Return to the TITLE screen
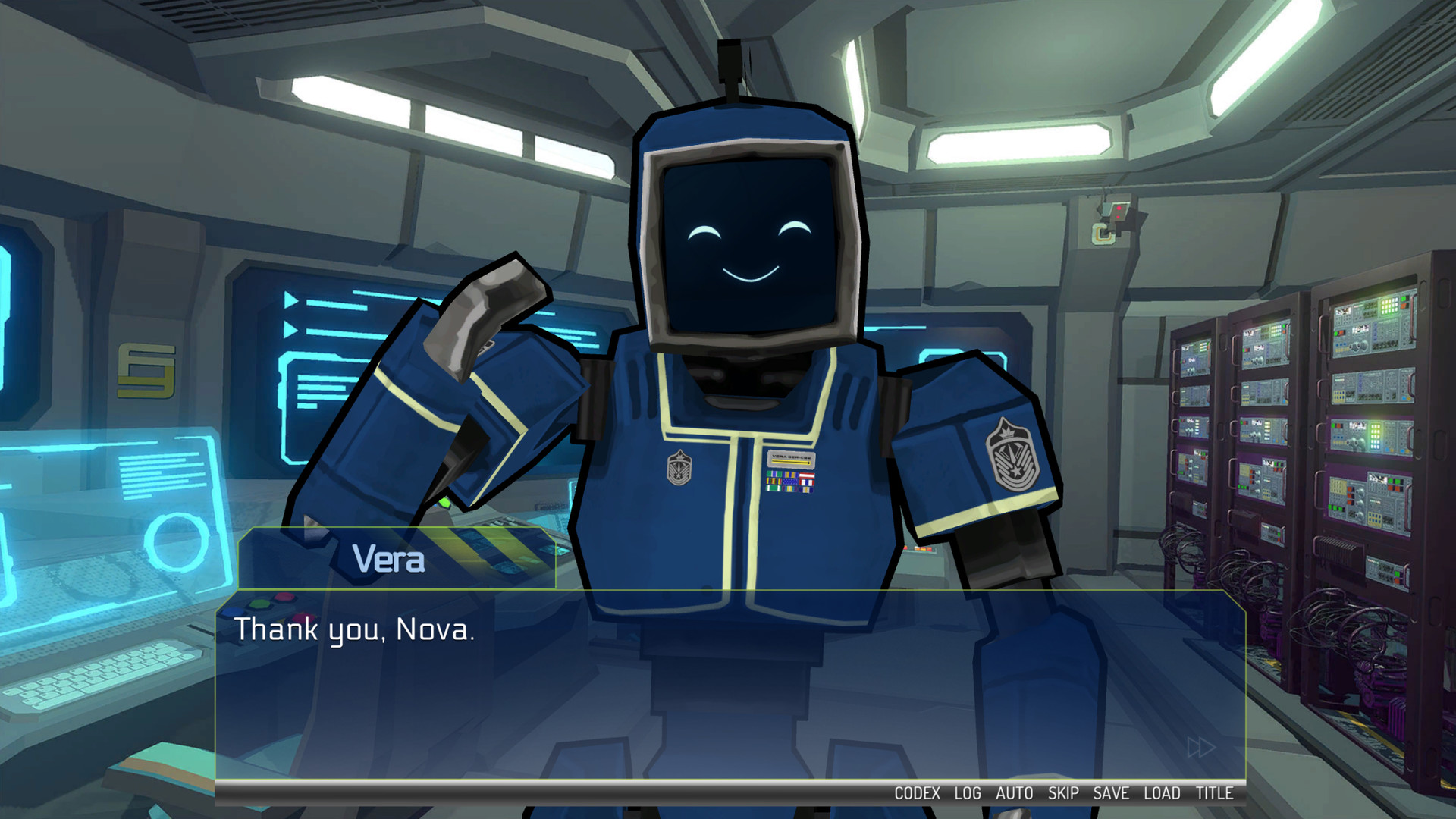This screenshot has width=1456, height=819. pyautogui.click(x=1215, y=793)
